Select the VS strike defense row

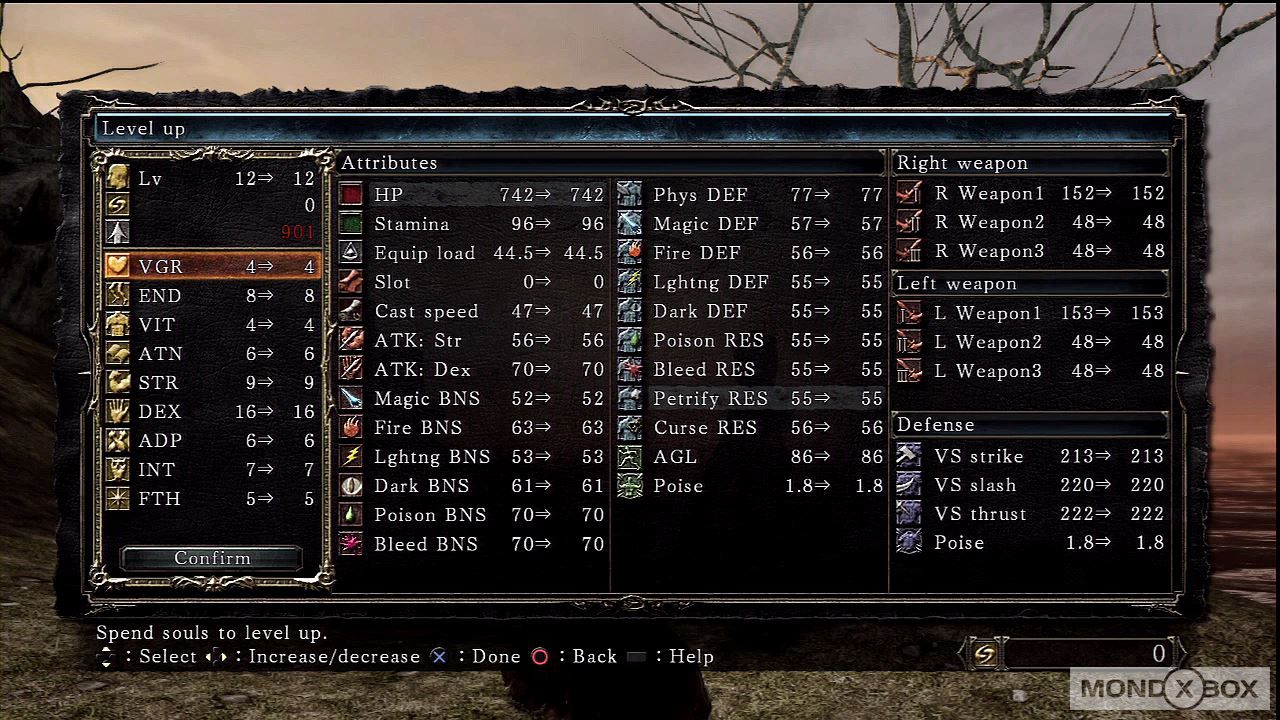(x=1030, y=457)
